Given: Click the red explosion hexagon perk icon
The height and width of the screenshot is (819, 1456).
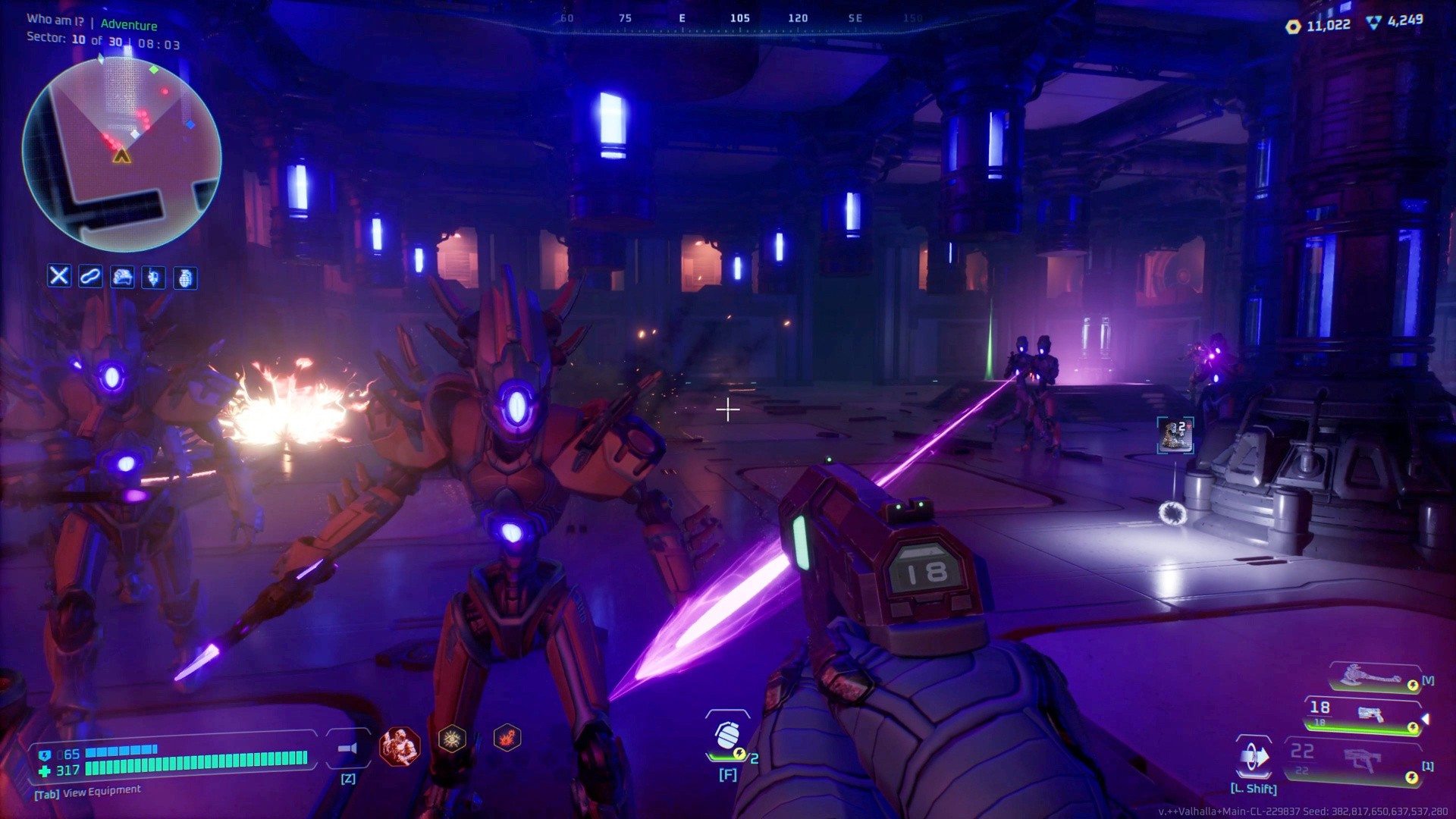Looking at the screenshot, I should click(x=507, y=737).
